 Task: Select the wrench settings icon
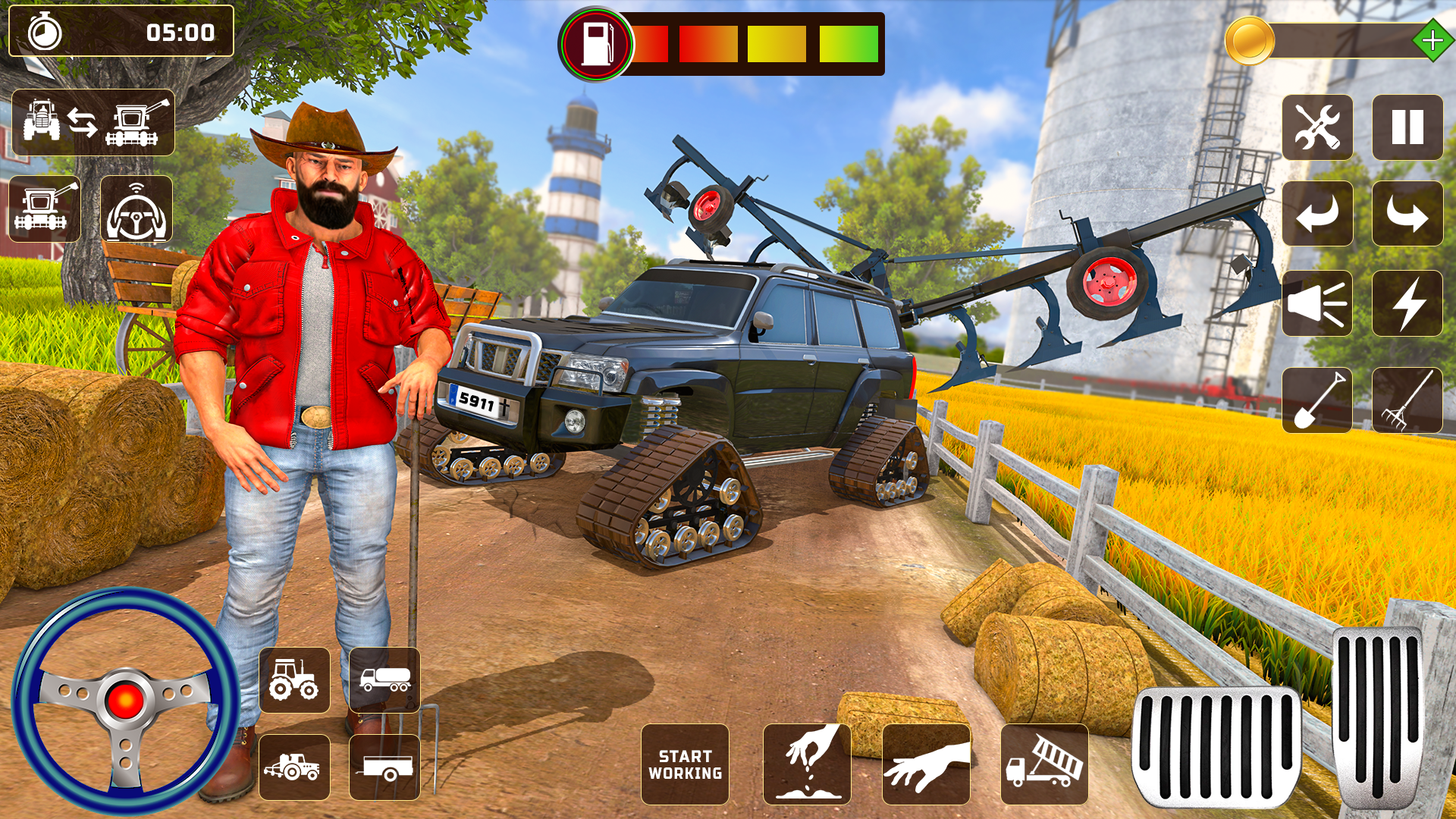coord(1317,127)
